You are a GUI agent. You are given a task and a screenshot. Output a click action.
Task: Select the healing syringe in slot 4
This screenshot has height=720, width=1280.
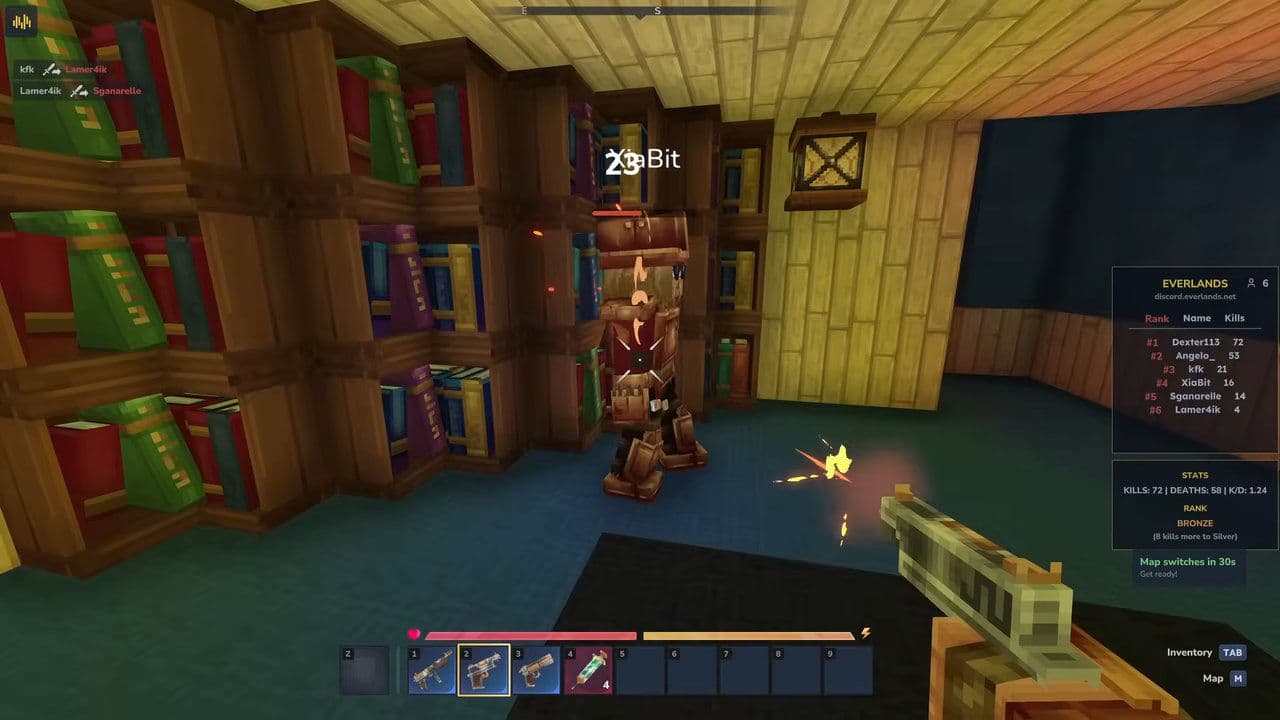click(589, 668)
